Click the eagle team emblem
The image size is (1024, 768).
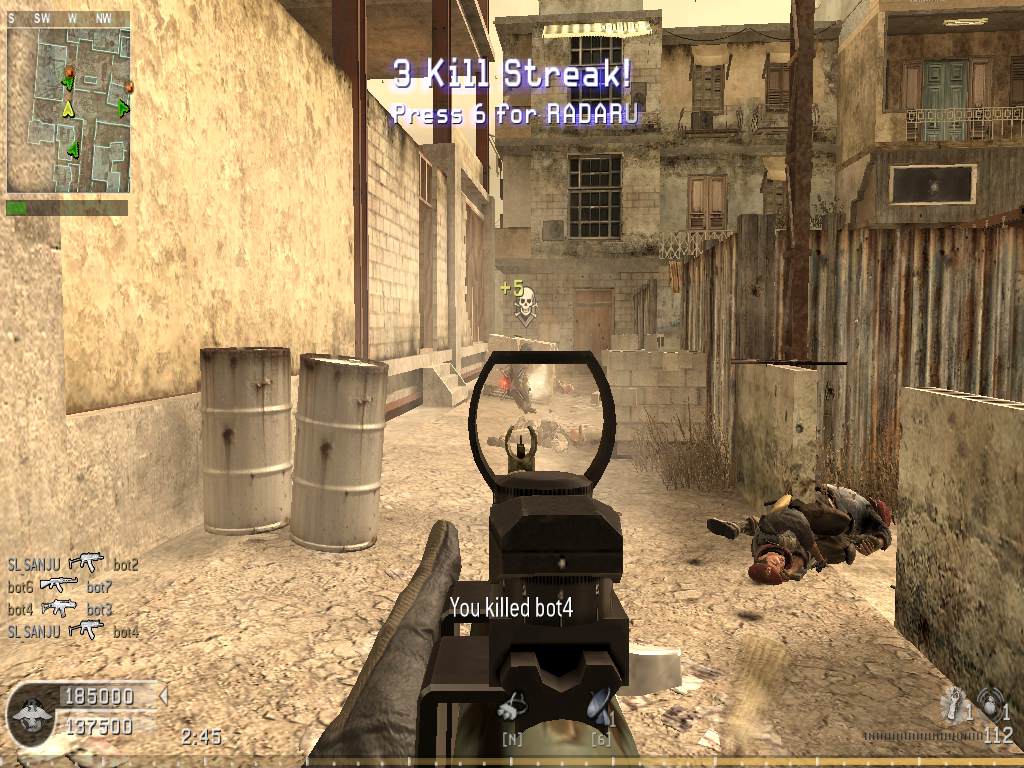coord(30,714)
